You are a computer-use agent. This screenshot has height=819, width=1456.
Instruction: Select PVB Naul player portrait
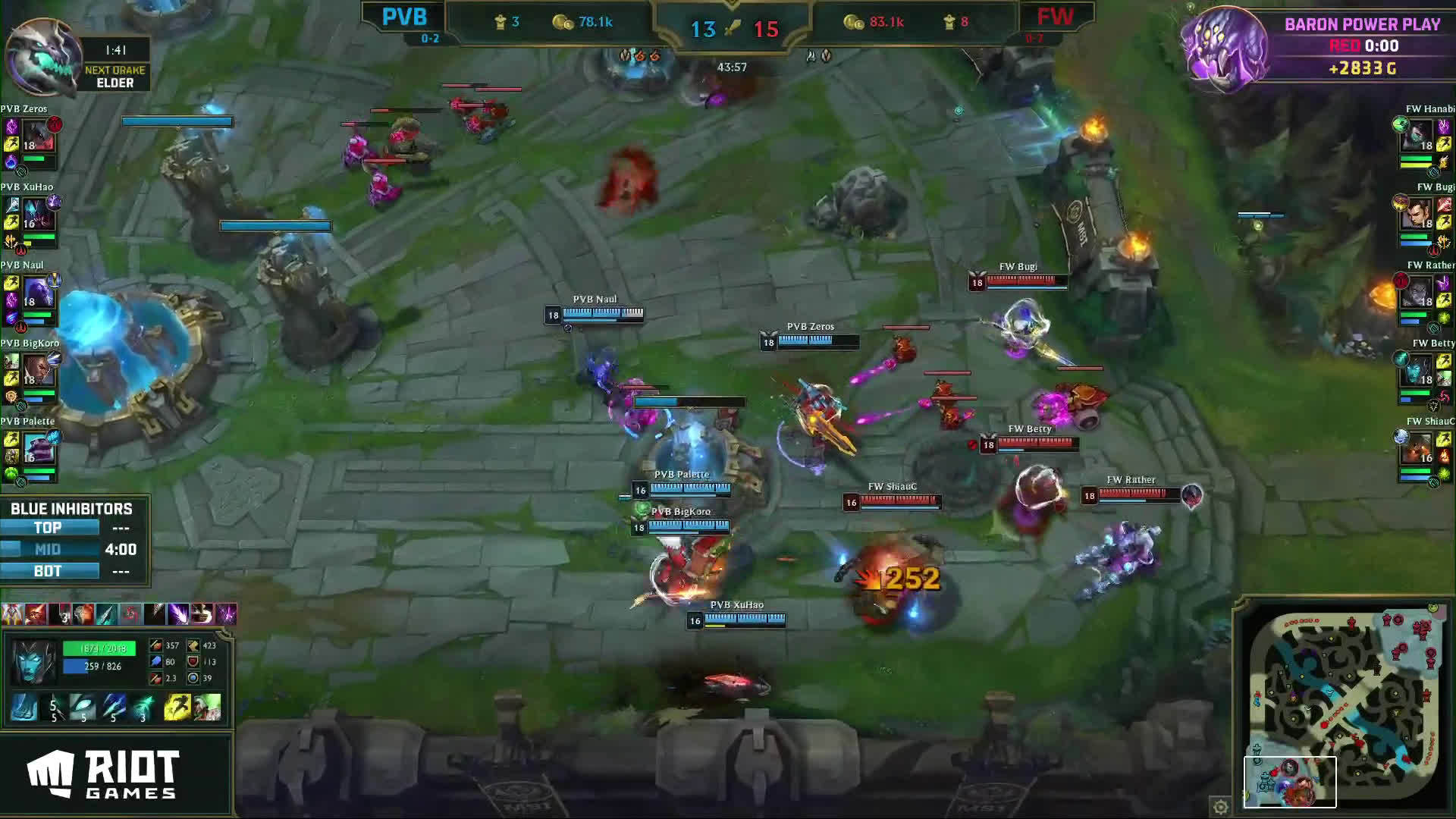[x=37, y=293]
